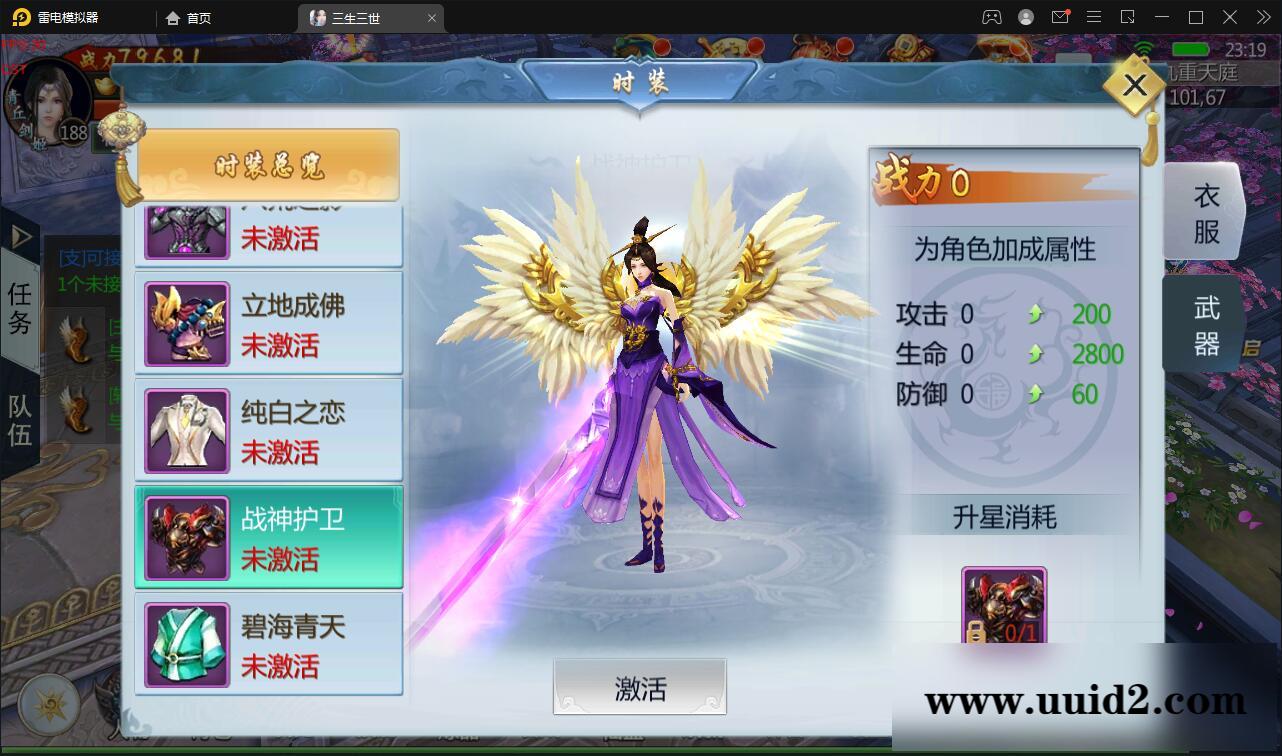The width and height of the screenshot is (1282, 756).
Task: Close the 时装 fashion panel
Action: [1134, 86]
